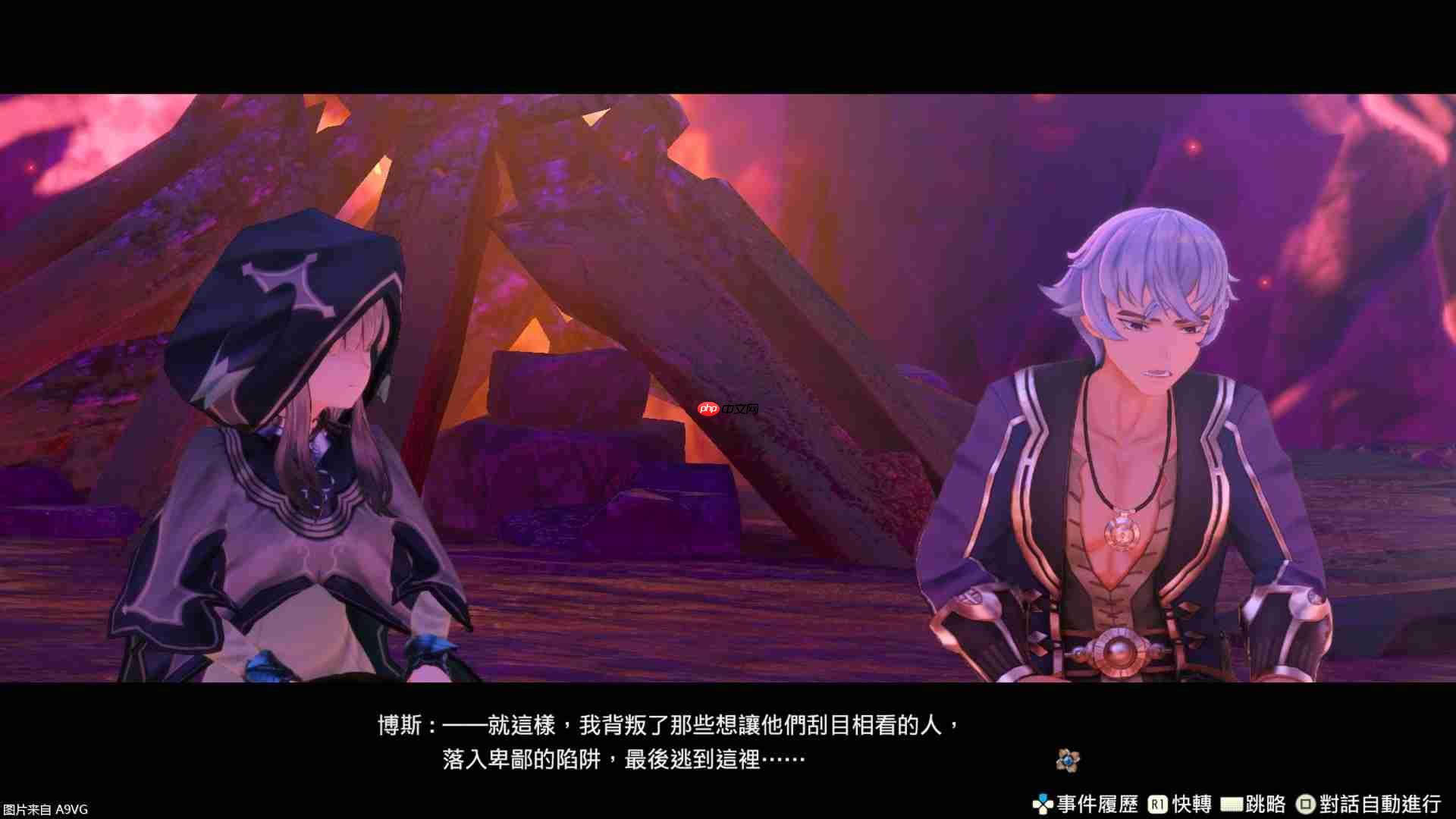Image resolution: width=1456 pixels, height=819 pixels.
Task: Select the R1 button icon for 快轉
Action: pyautogui.click(x=1158, y=802)
